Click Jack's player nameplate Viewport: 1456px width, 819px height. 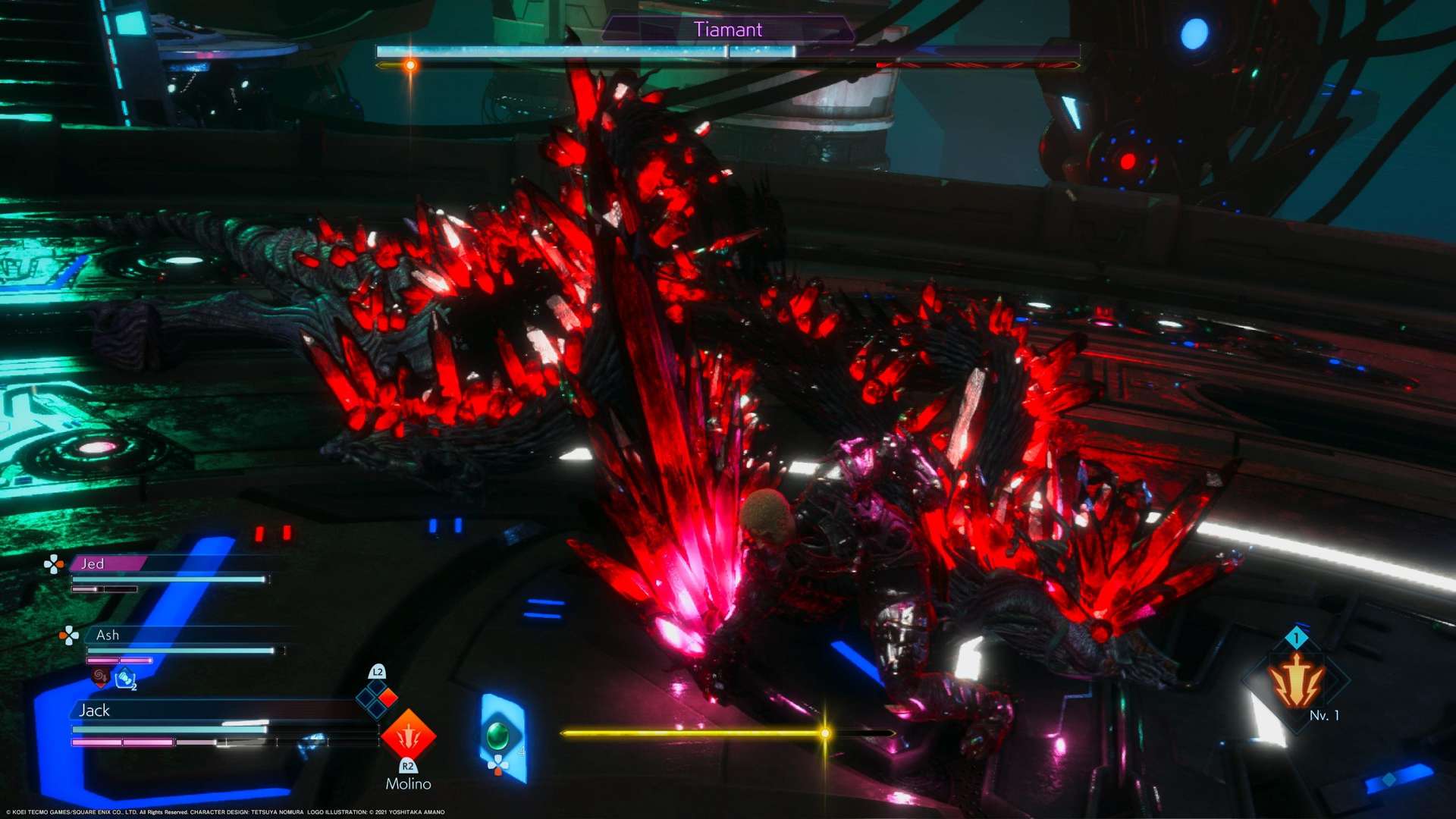click(x=95, y=711)
